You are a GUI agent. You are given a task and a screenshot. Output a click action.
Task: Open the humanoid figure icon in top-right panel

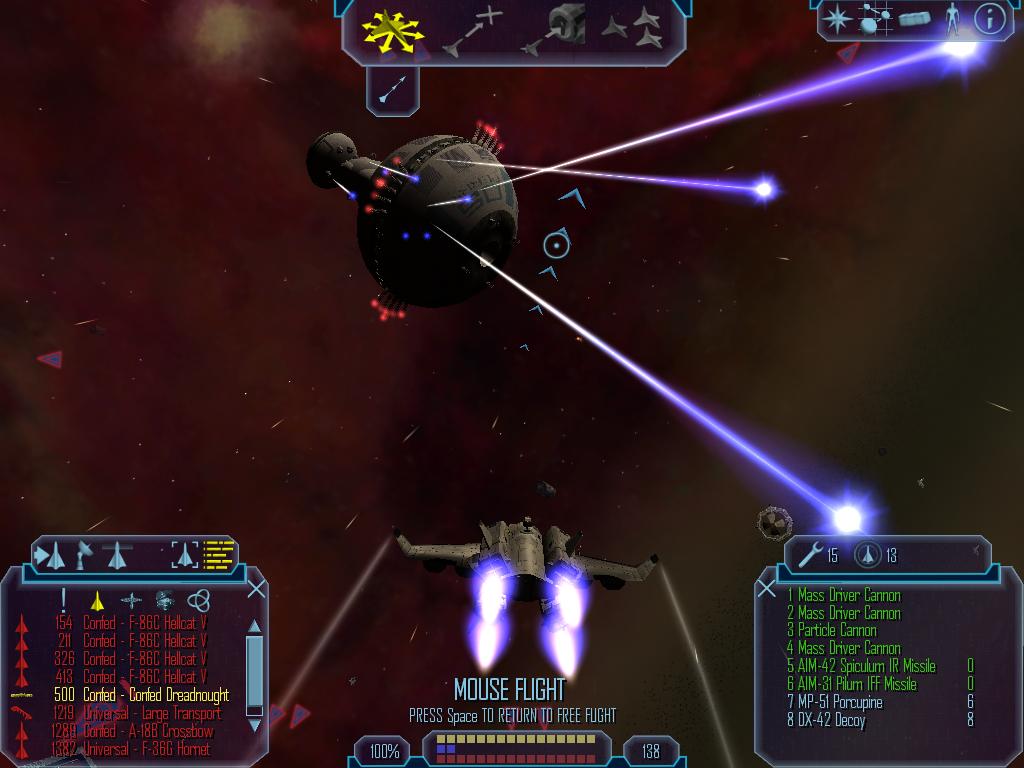(x=952, y=19)
